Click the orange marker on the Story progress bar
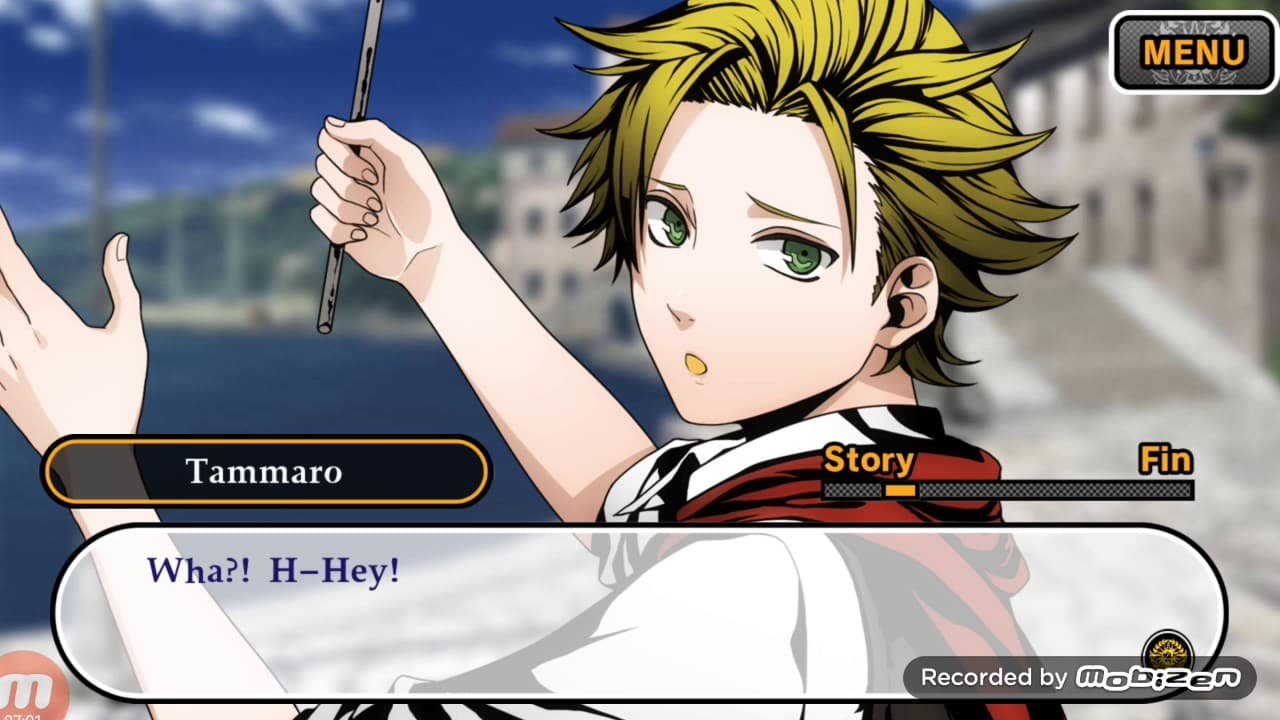 (900, 490)
